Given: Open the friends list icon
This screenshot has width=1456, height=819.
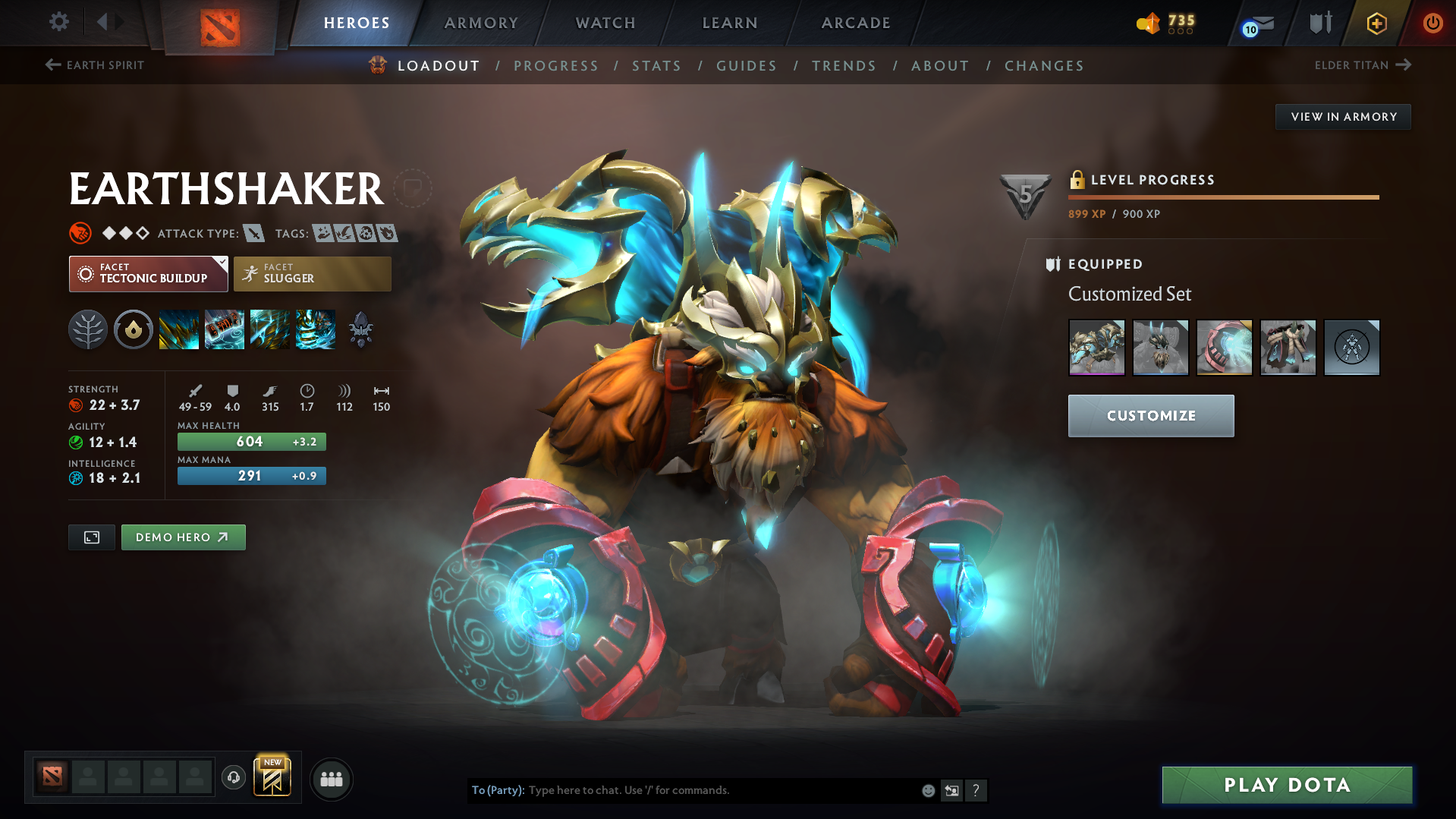Looking at the screenshot, I should pos(332,779).
